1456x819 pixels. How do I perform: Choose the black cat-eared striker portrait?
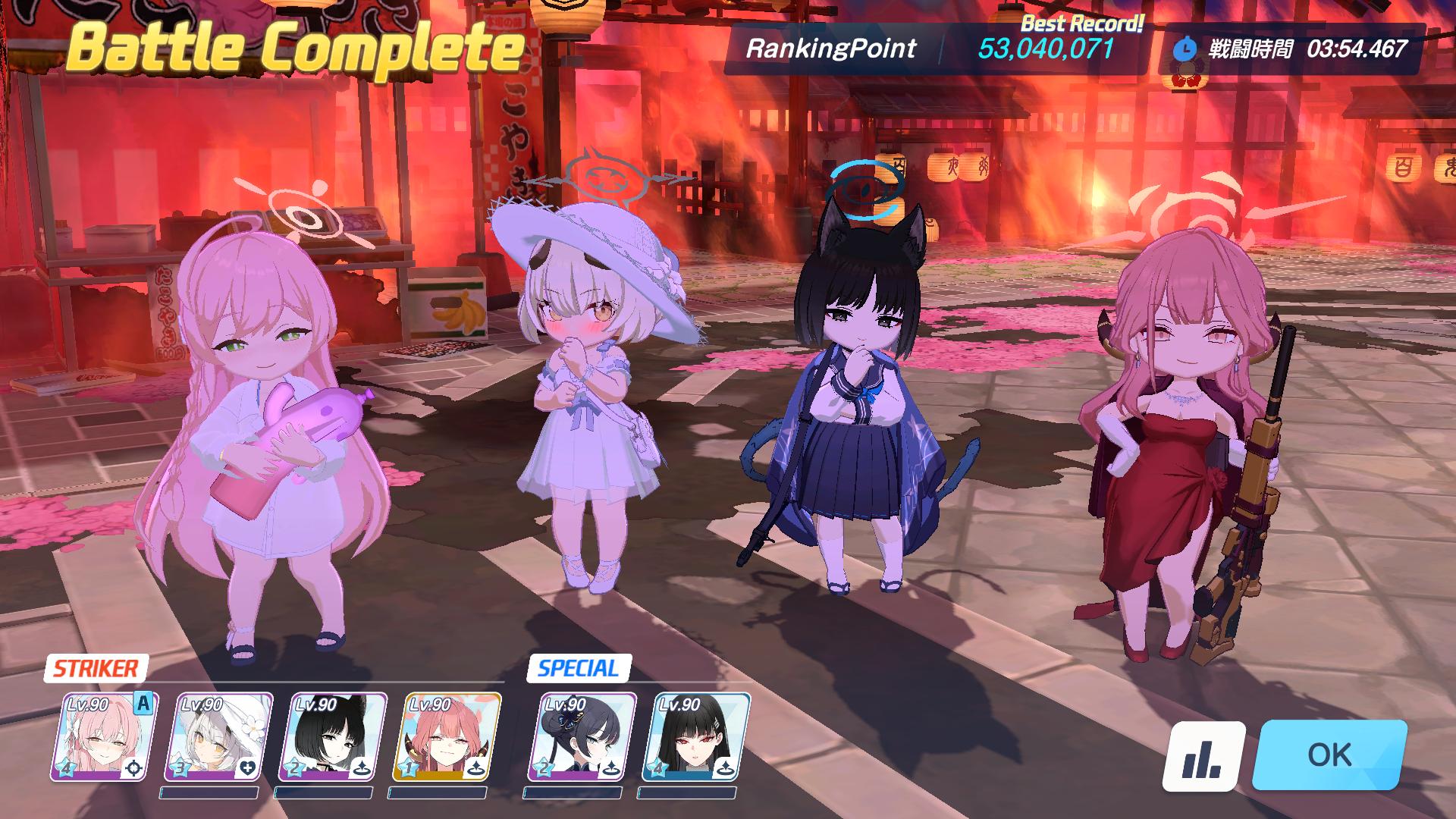click(333, 736)
